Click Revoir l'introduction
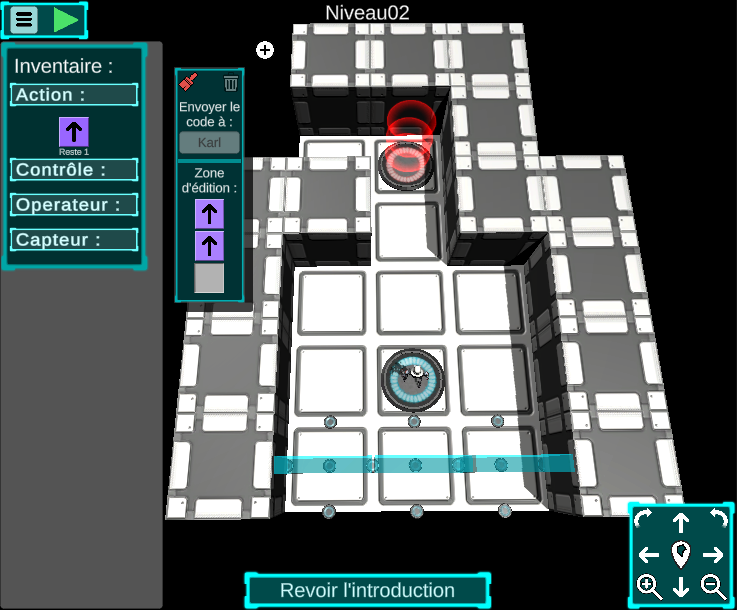 pyautogui.click(x=367, y=590)
